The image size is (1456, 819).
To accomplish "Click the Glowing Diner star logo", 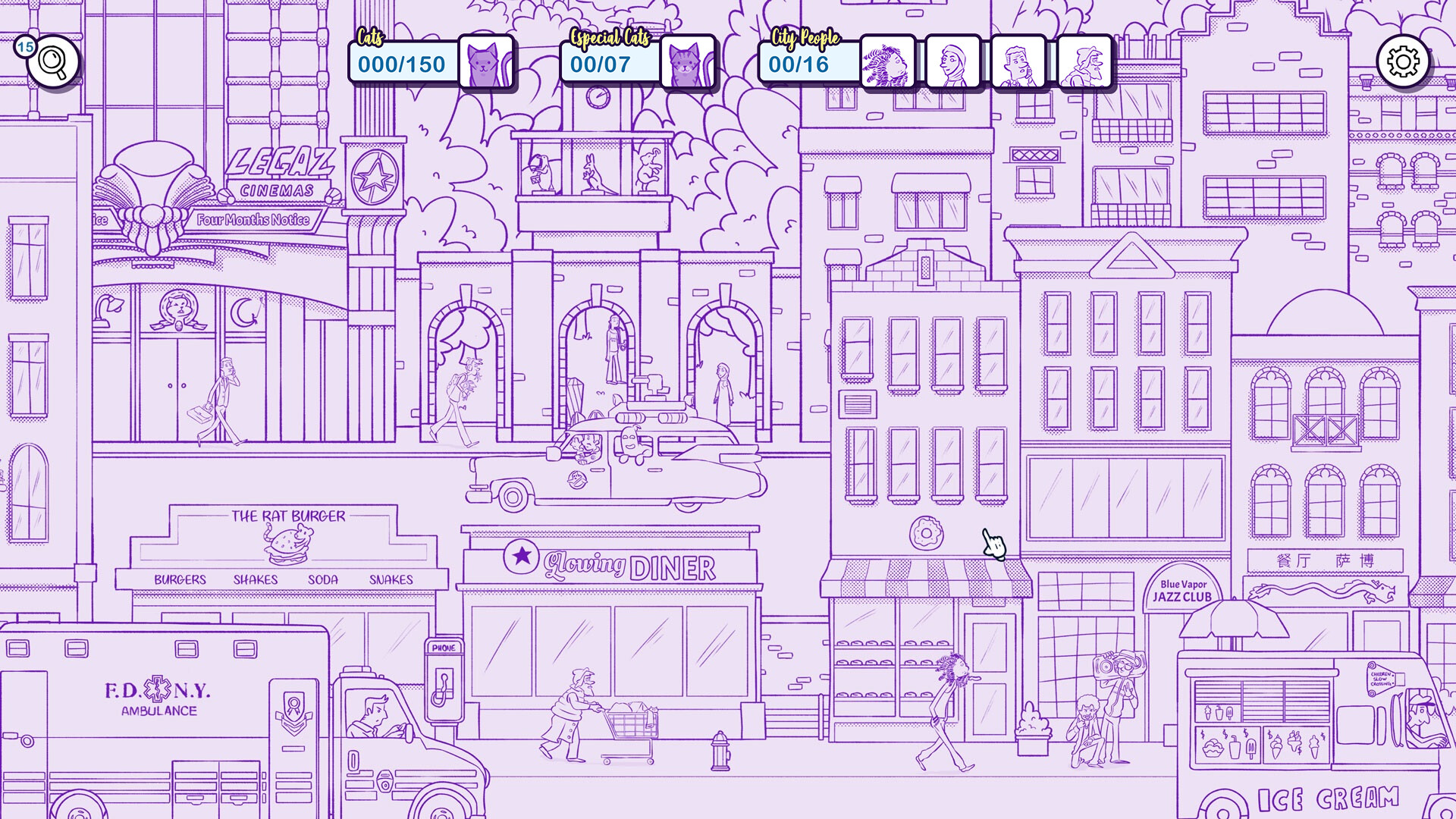I will pos(522,557).
